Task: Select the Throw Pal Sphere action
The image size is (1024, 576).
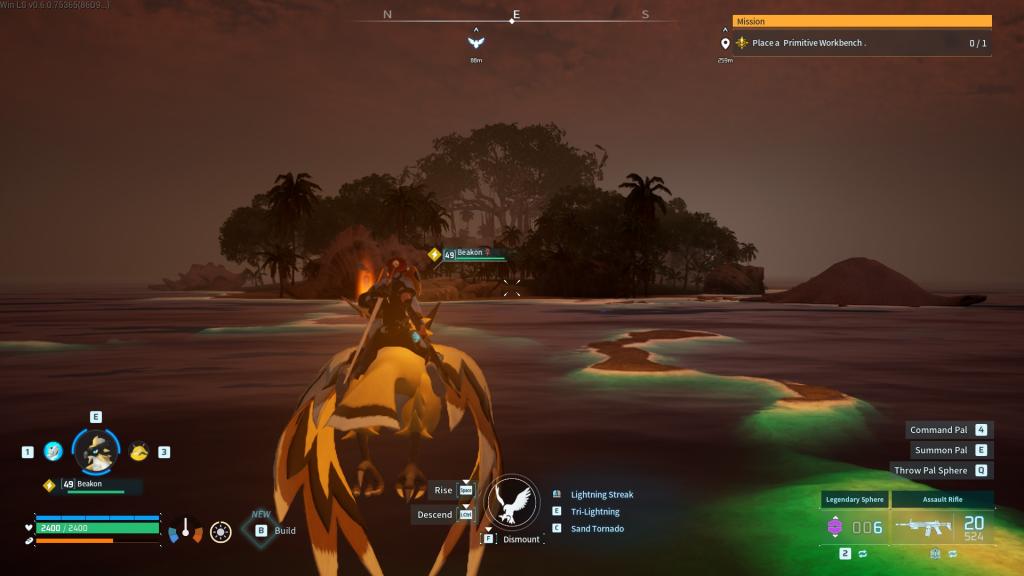Action: [x=931, y=470]
